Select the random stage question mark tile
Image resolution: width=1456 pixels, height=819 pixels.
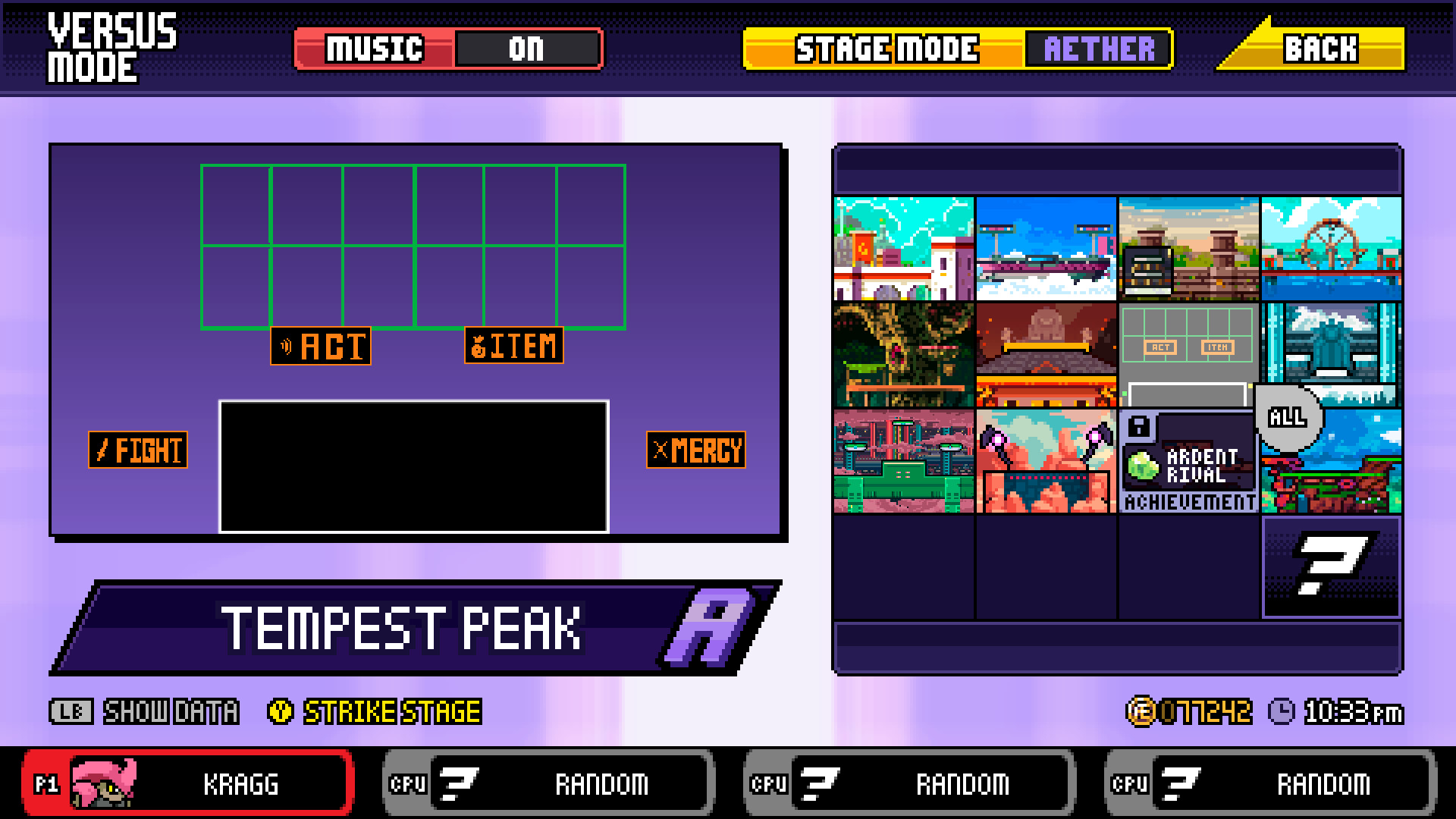pos(1332,570)
